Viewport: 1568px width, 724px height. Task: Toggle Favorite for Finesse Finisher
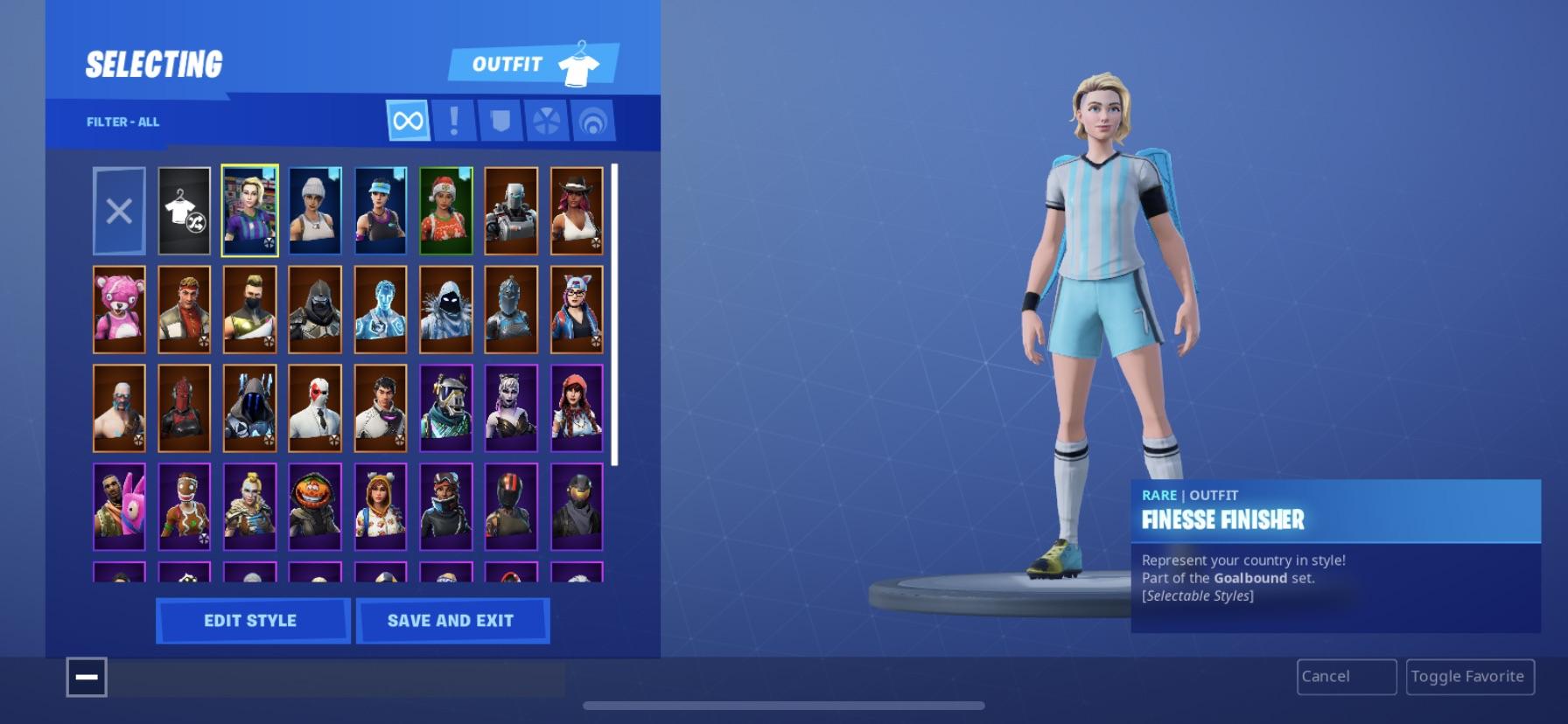[1470, 676]
